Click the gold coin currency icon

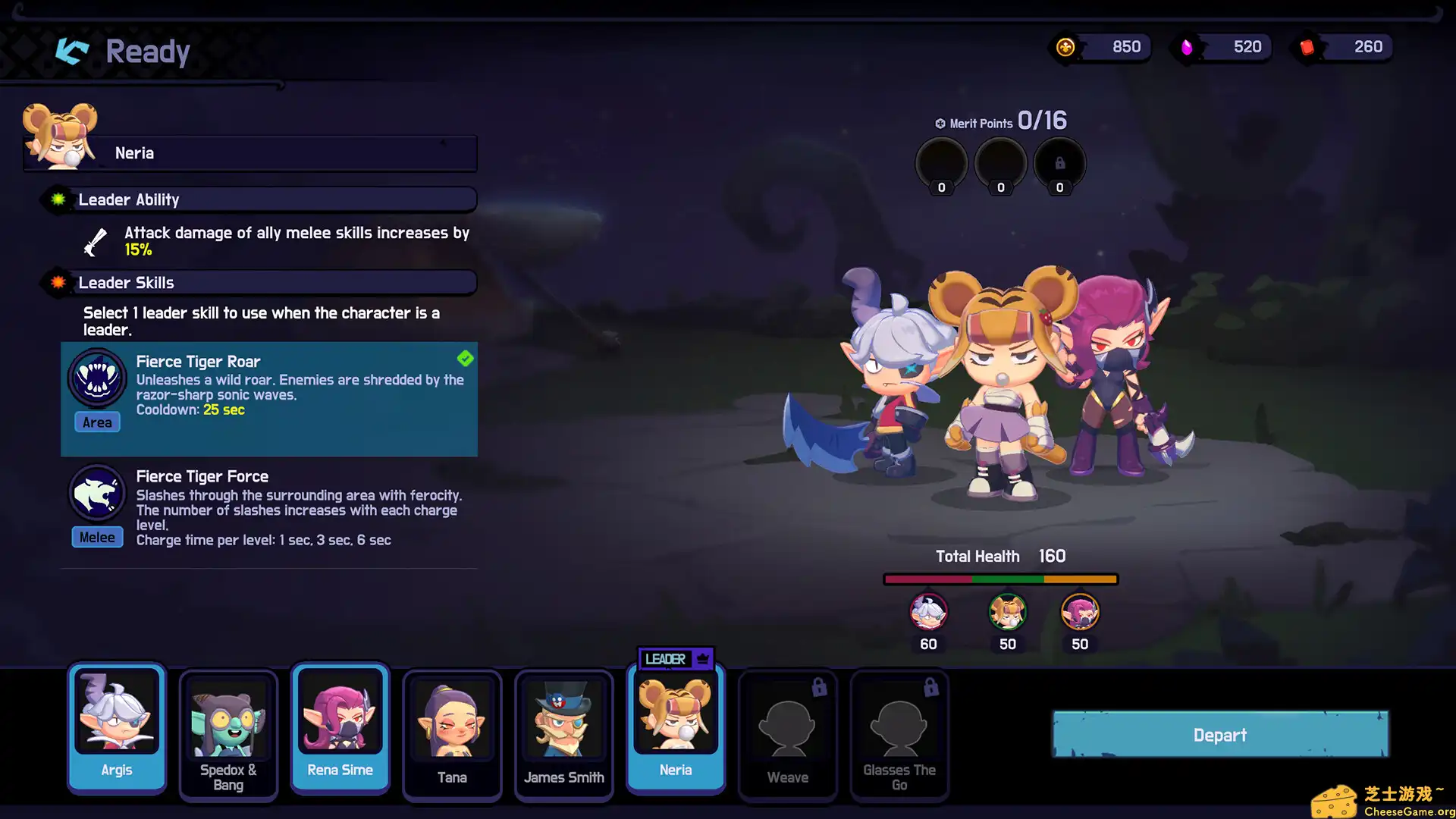click(x=1064, y=46)
